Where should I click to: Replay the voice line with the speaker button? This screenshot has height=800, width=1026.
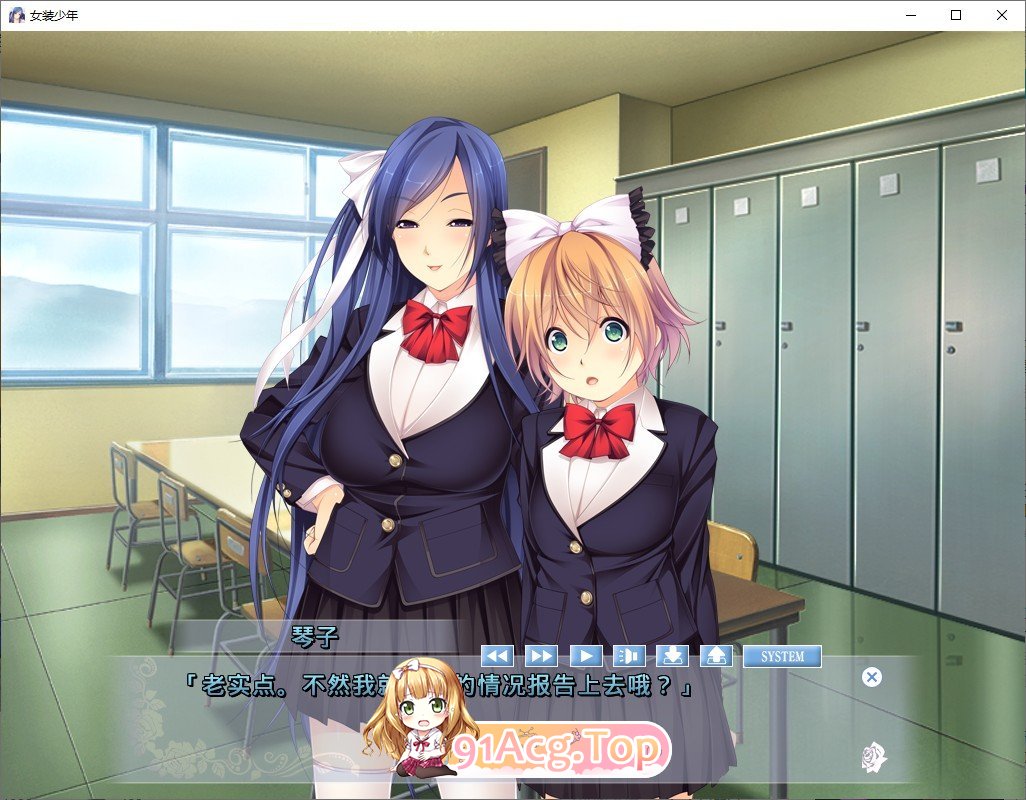629,656
